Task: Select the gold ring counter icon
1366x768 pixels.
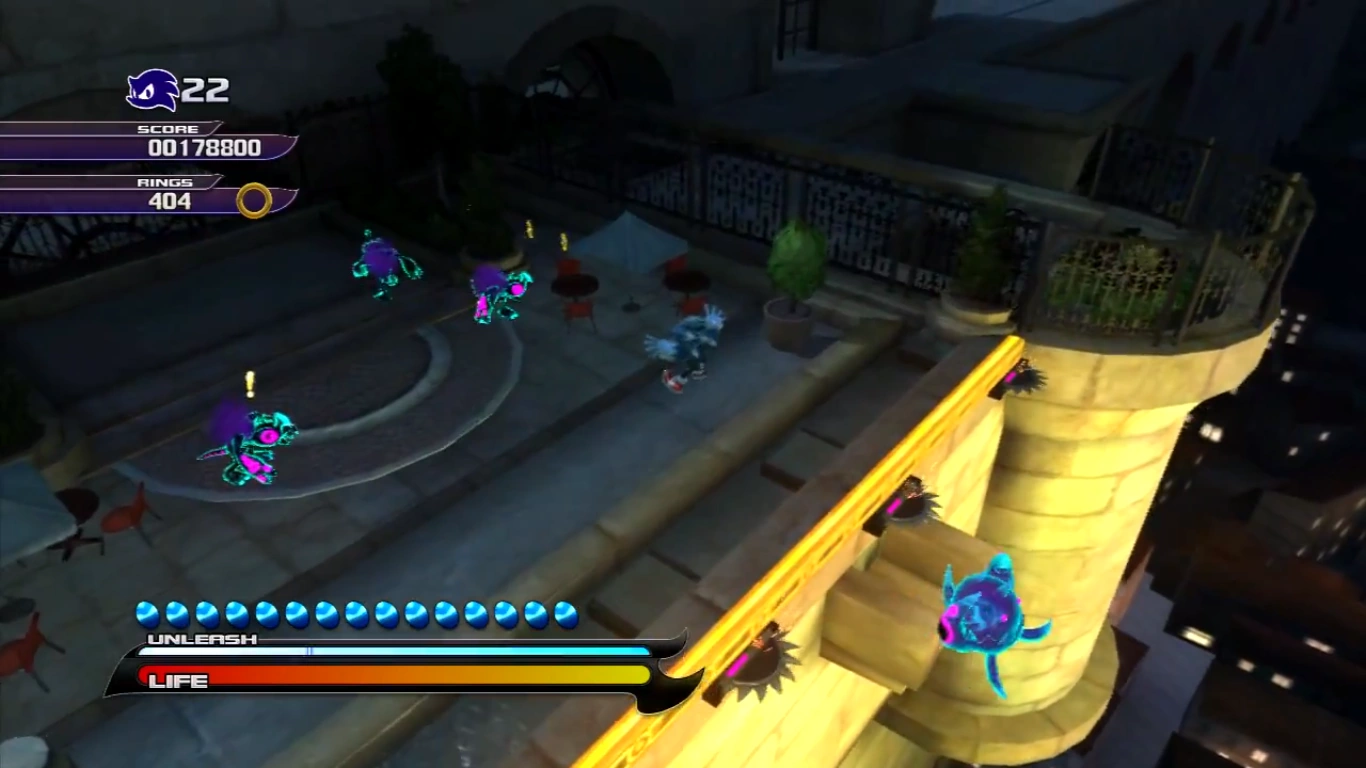Action: pyautogui.click(x=254, y=200)
